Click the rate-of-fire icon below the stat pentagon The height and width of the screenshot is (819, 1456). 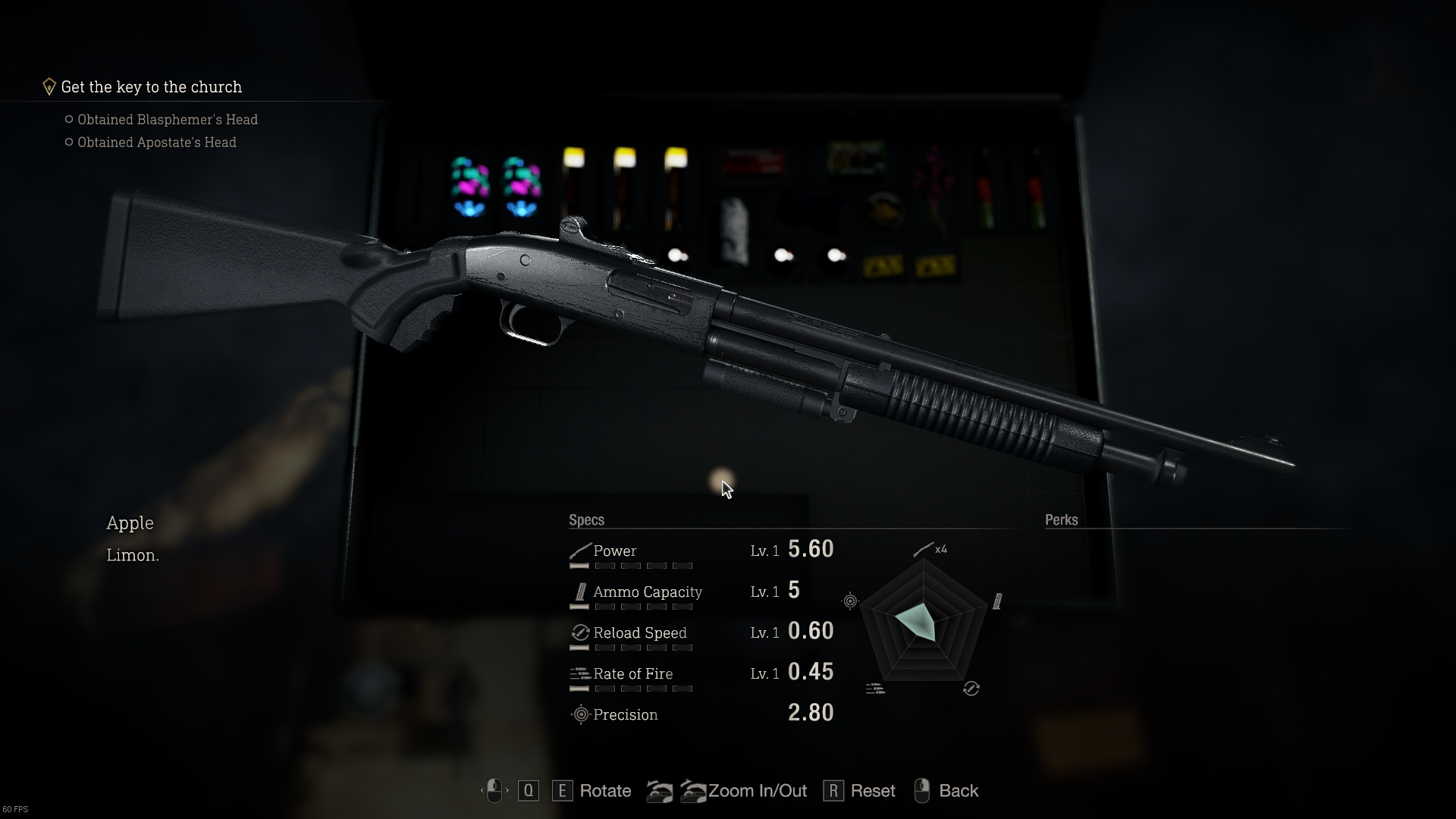coord(874,689)
